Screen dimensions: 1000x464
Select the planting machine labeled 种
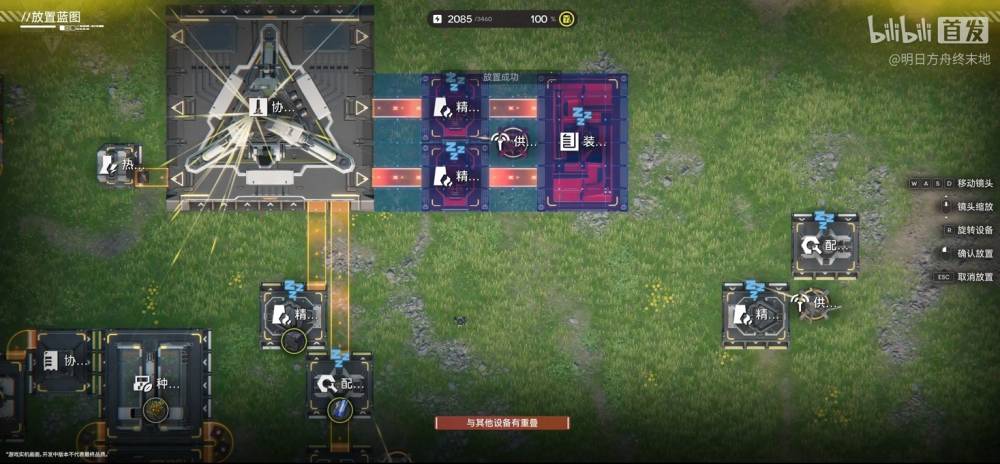(153, 383)
